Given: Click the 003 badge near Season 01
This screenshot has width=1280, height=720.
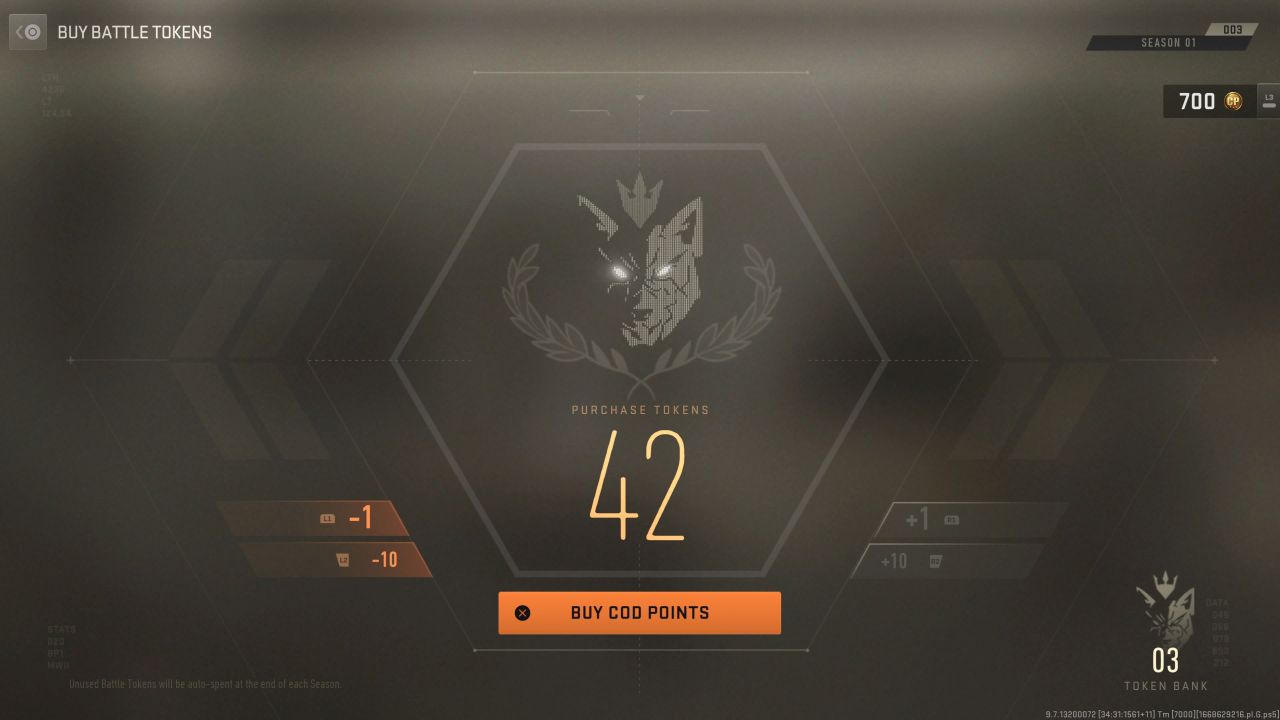Looking at the screenshot, I should [x=1233, y=29].
